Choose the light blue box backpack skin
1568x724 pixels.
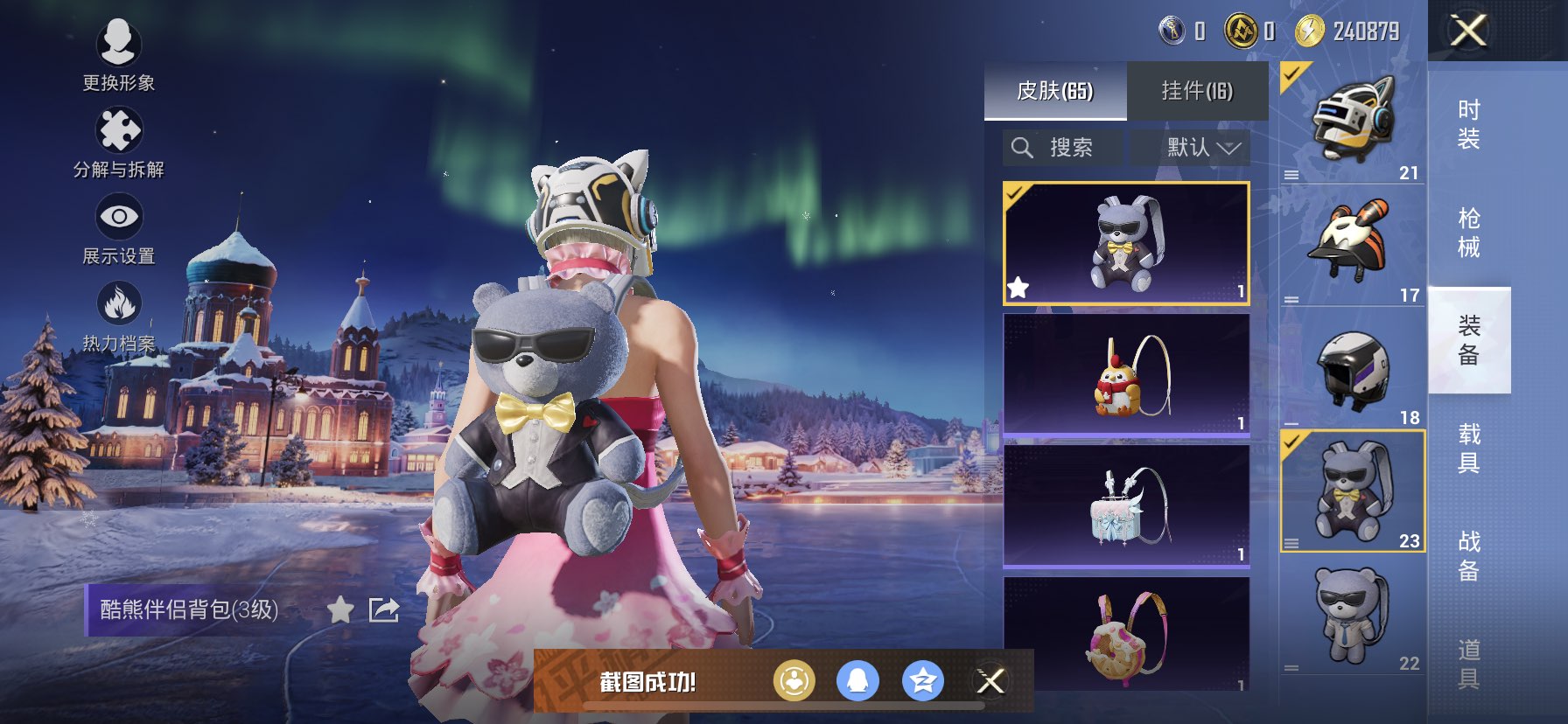click(1126, 506)
